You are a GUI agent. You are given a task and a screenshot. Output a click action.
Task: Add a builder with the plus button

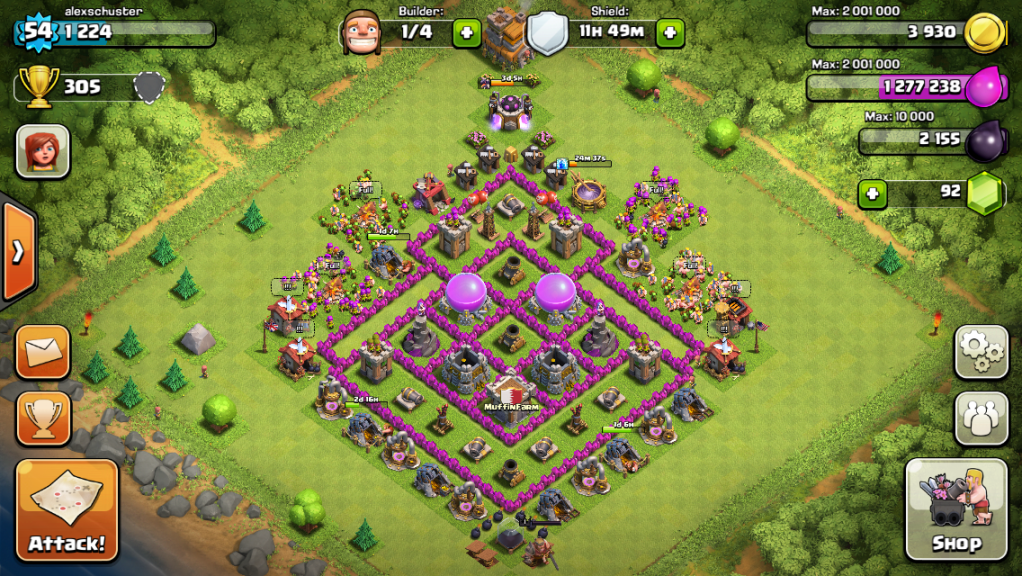[x=466, y=33]
